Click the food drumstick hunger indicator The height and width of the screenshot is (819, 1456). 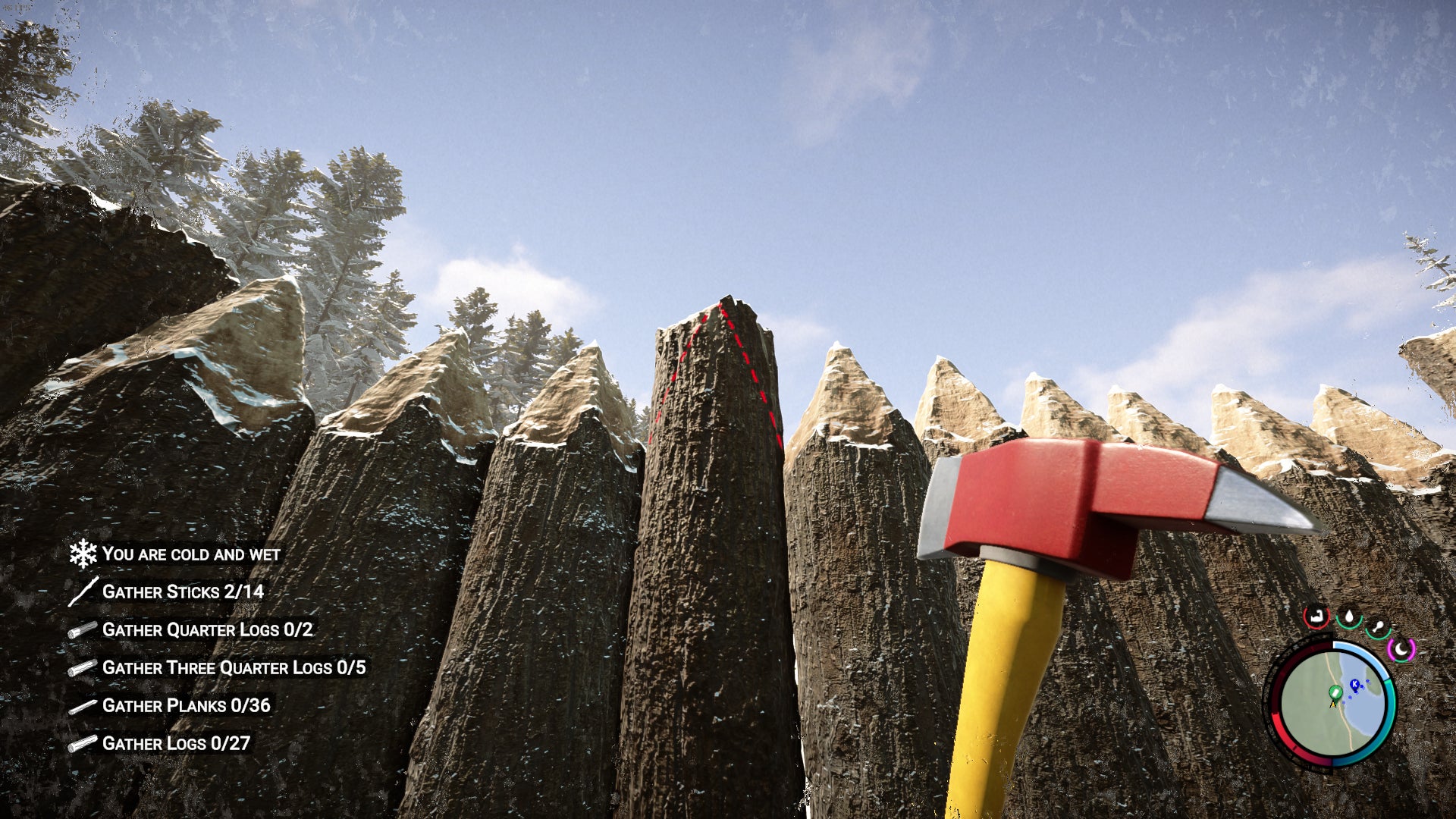coord(1378,626)
